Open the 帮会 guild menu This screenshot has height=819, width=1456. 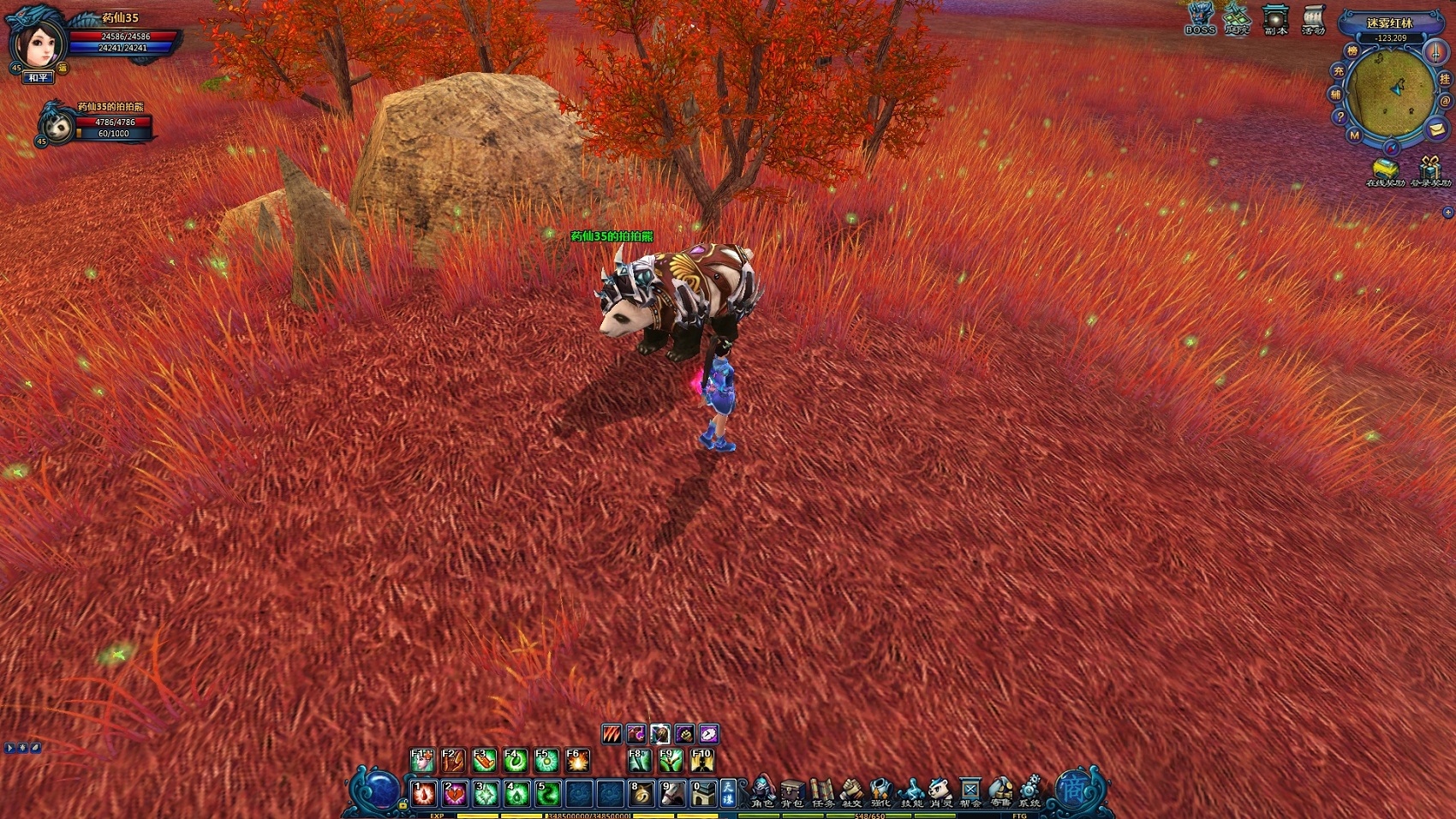click(x=970, y=791)
